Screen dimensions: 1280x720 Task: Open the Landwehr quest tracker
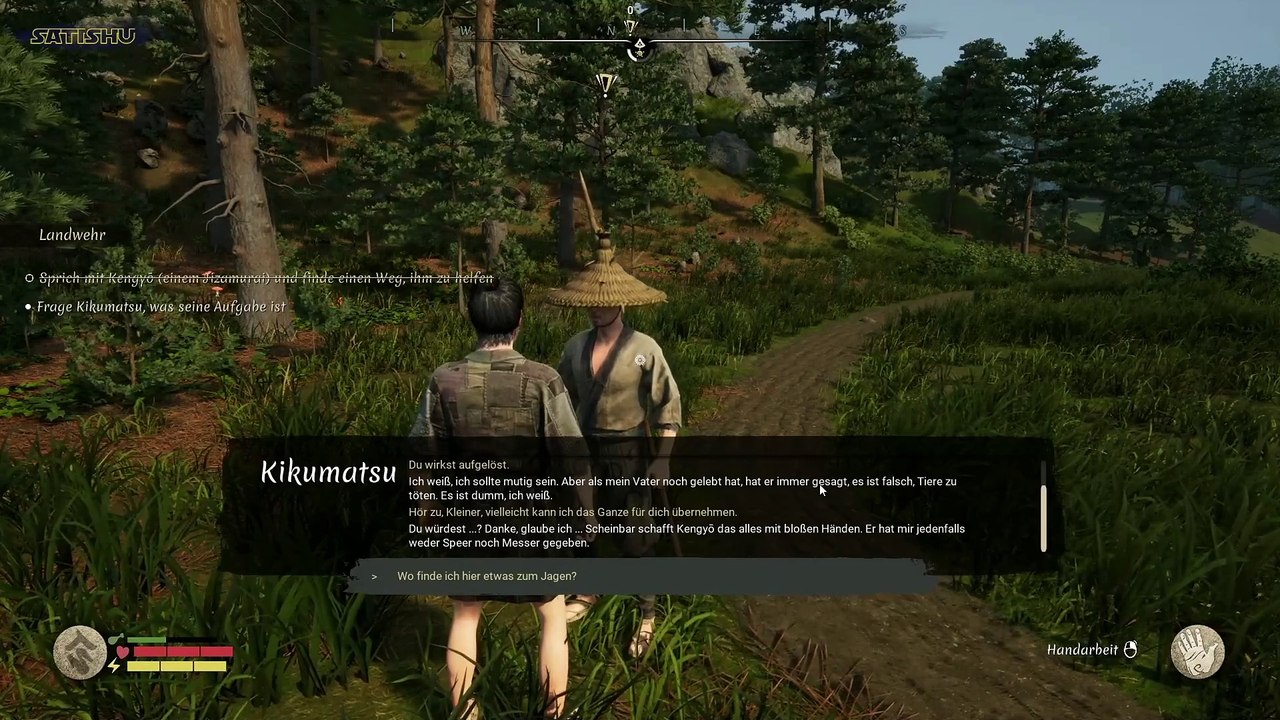pos(72,235)
